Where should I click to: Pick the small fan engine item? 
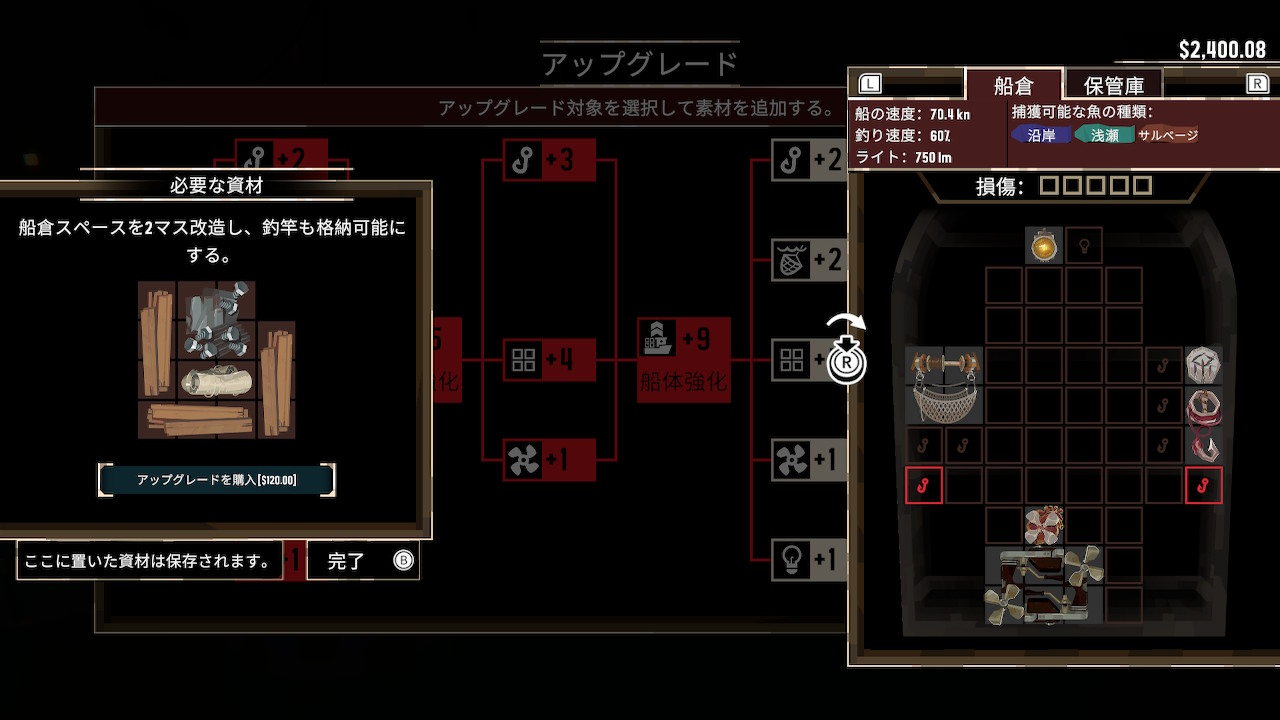(x=1044, y=525)
